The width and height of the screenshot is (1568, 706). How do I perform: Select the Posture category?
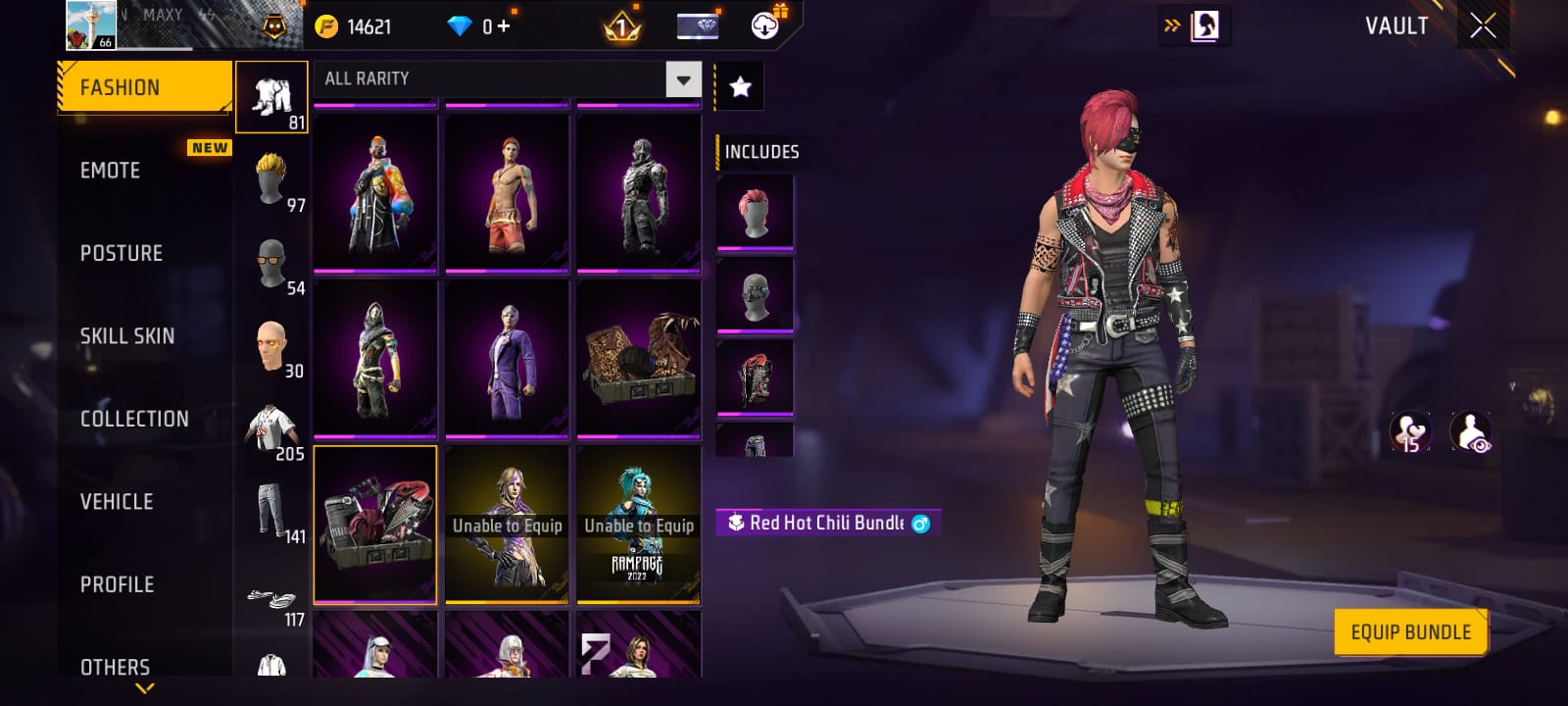coord(121,253)
